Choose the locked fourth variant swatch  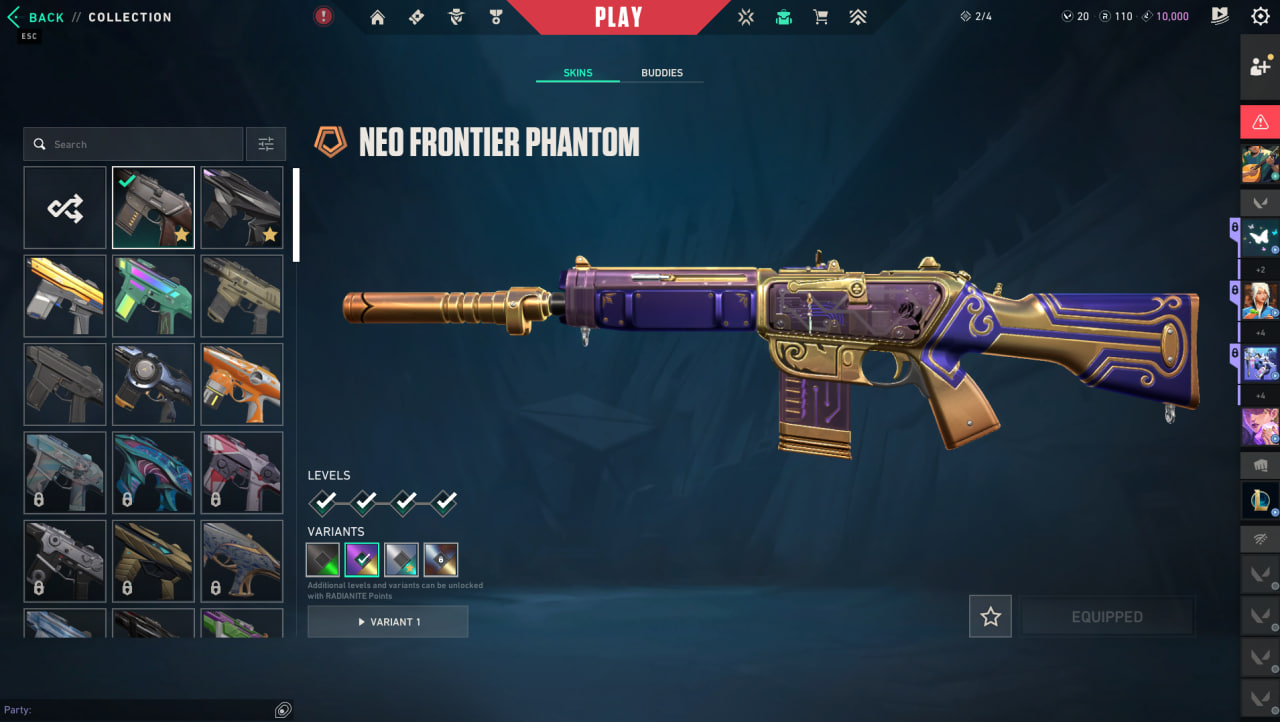[x=440, y=560]
